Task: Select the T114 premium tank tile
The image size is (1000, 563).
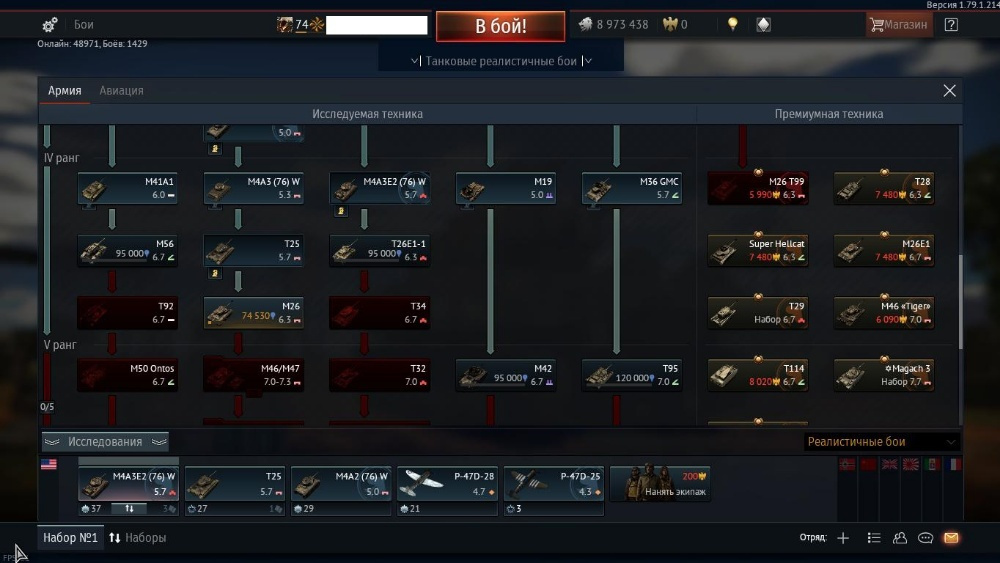Action: tap(758, 374)
